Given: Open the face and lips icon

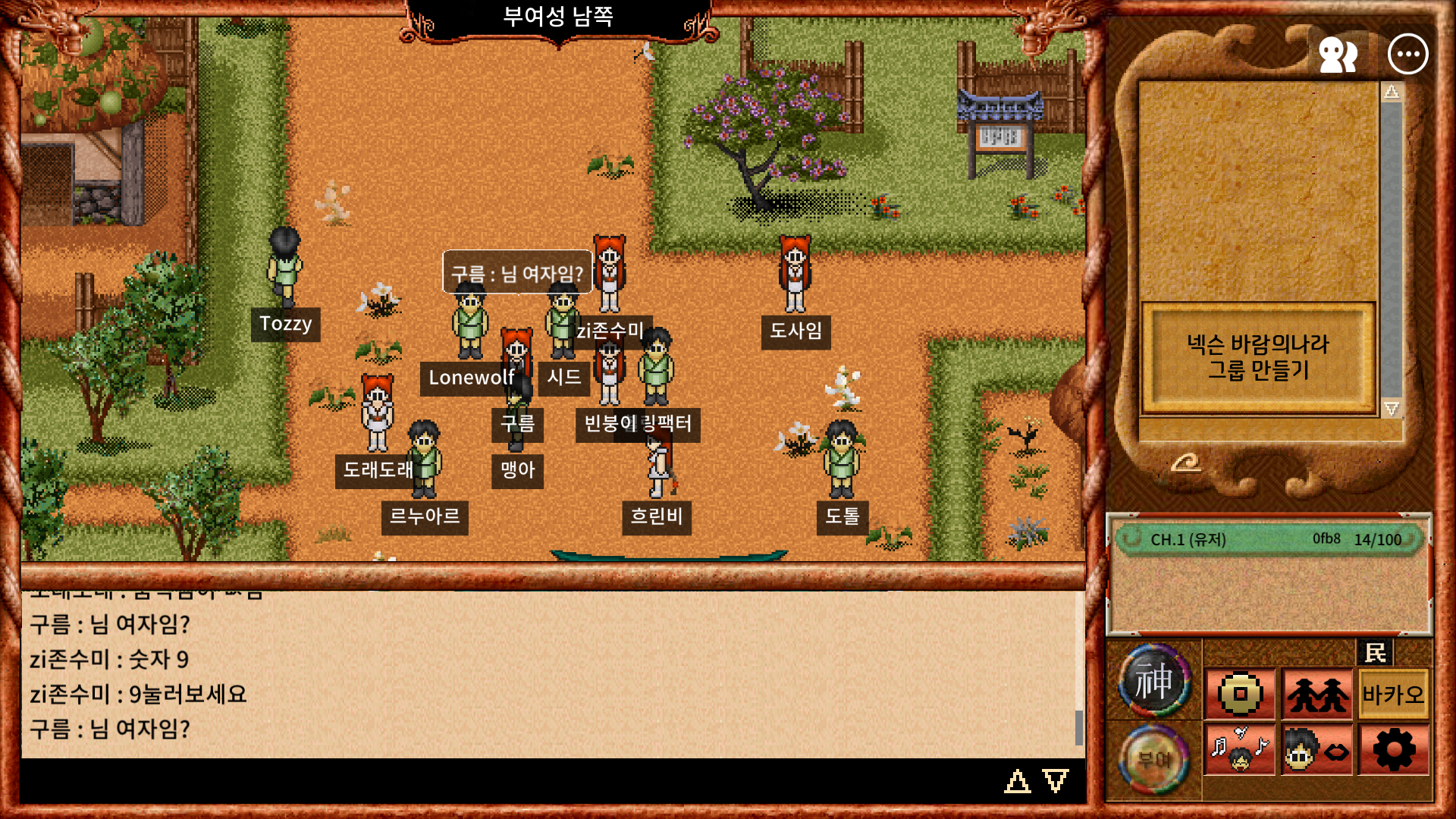Looking at the screenshot, I should pyautogui.click(x=1317, y=749).
